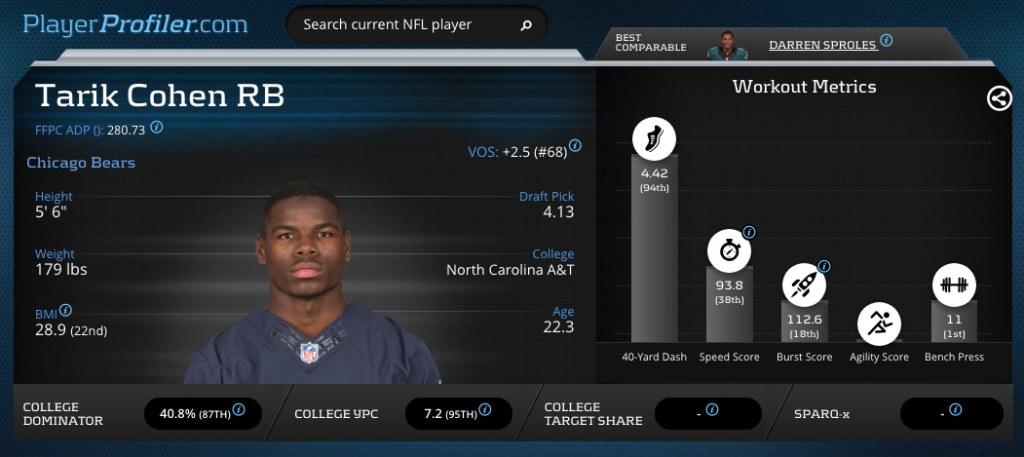Show info for FFPC ADP
The width and height of the screenshot is (1024, 457).
tap(157, 128)
